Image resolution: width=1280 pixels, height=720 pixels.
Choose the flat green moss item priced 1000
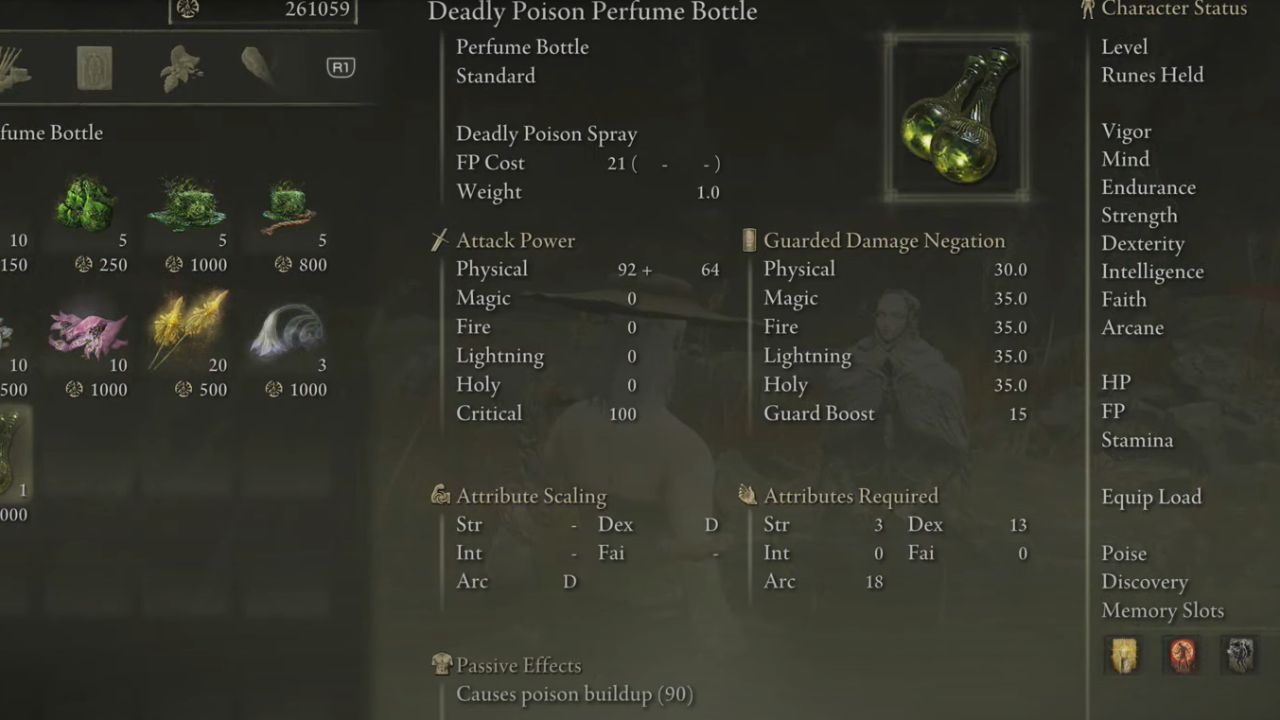185,205
